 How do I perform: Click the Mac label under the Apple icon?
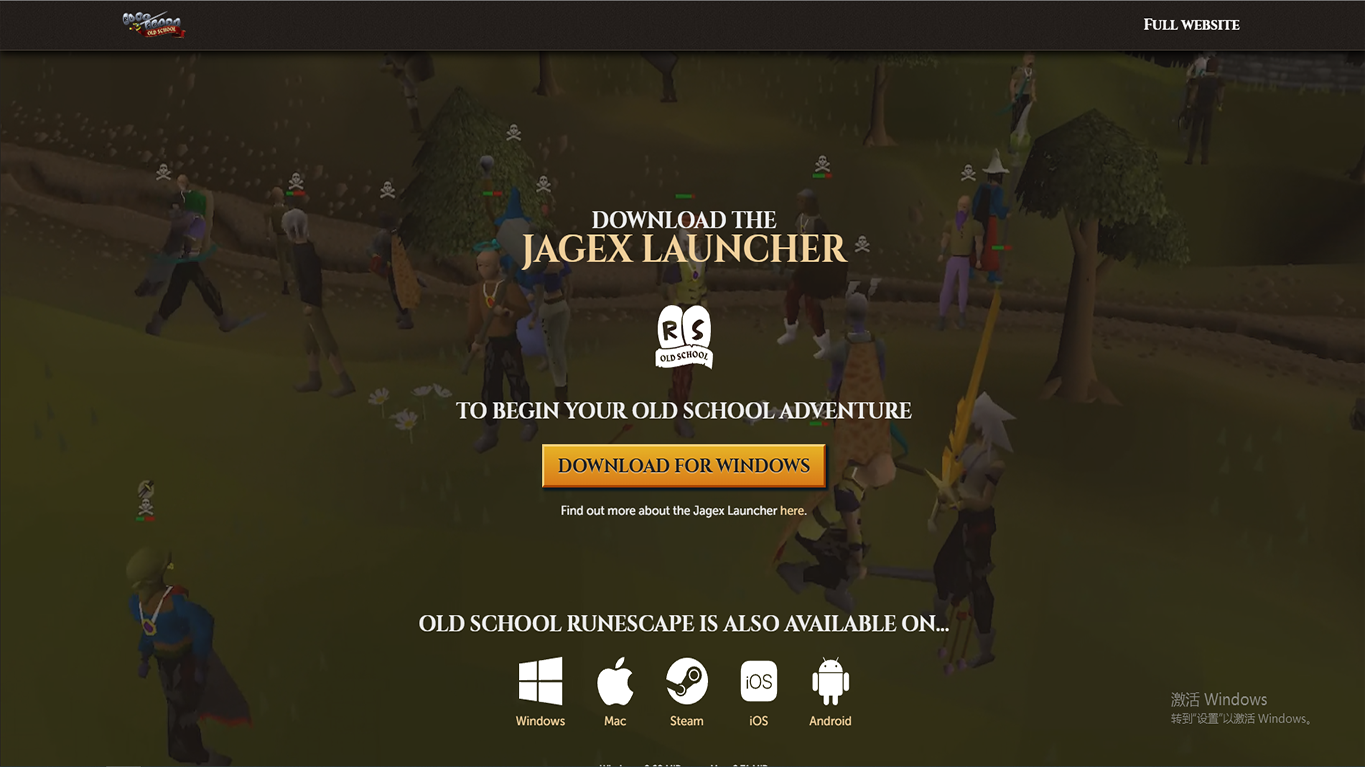pos(614,720)
